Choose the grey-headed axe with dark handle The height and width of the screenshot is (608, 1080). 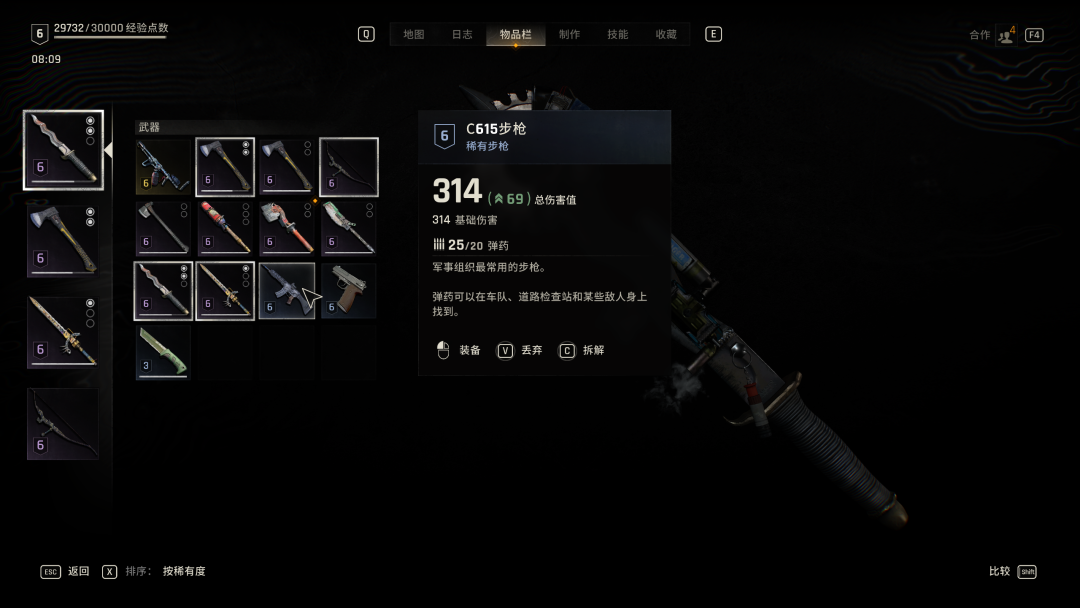tap(163, 229)
